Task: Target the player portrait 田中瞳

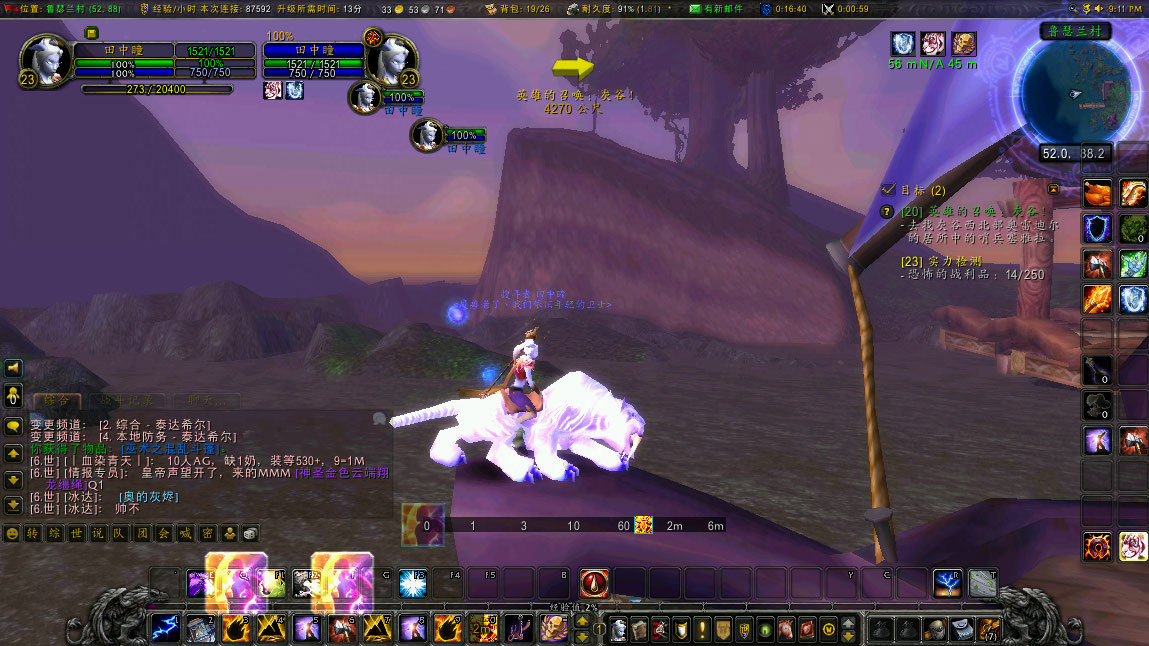Action: click(x=46, y=60)
